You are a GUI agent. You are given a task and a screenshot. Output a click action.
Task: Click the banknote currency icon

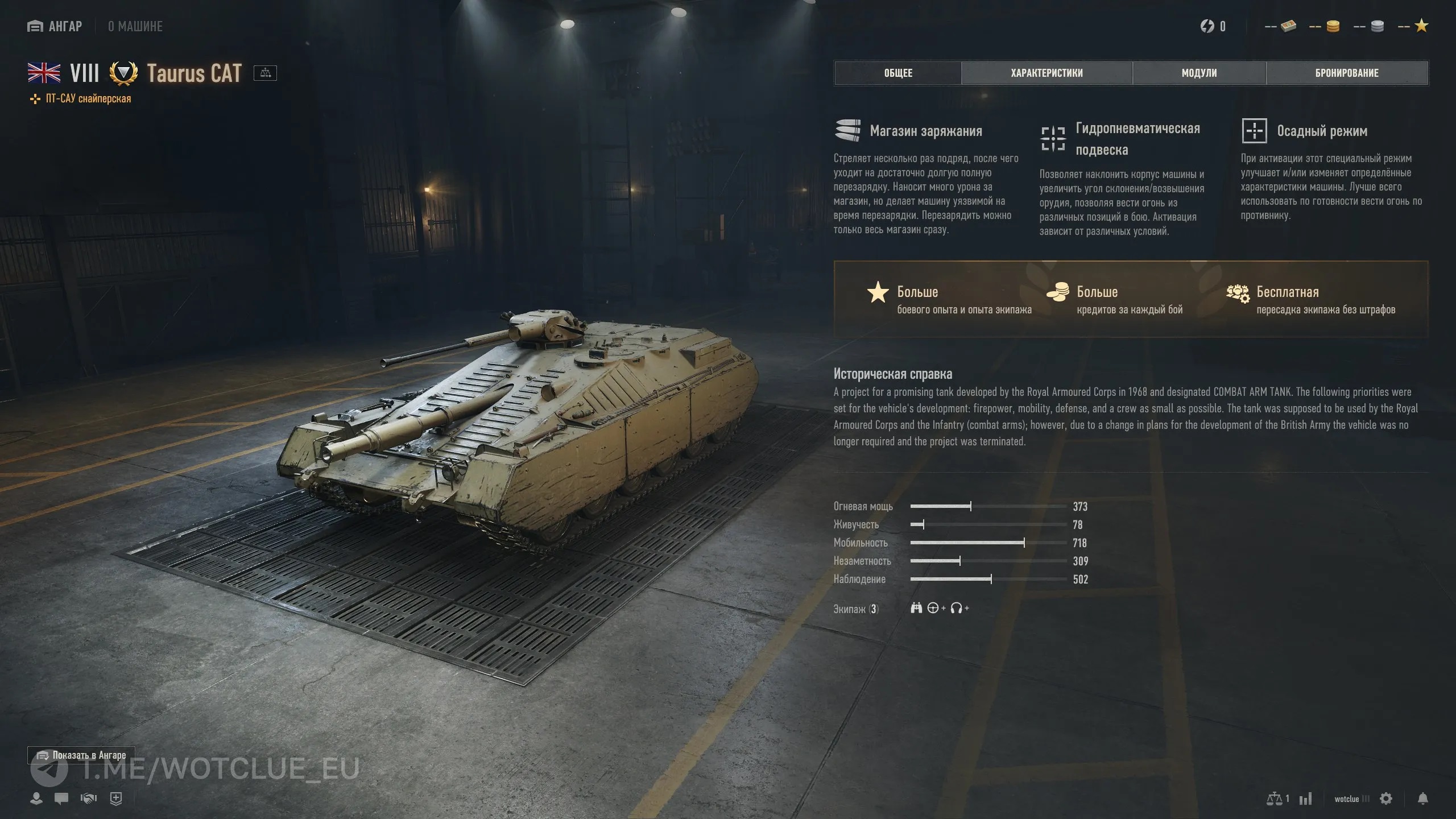click(1288, 26)
